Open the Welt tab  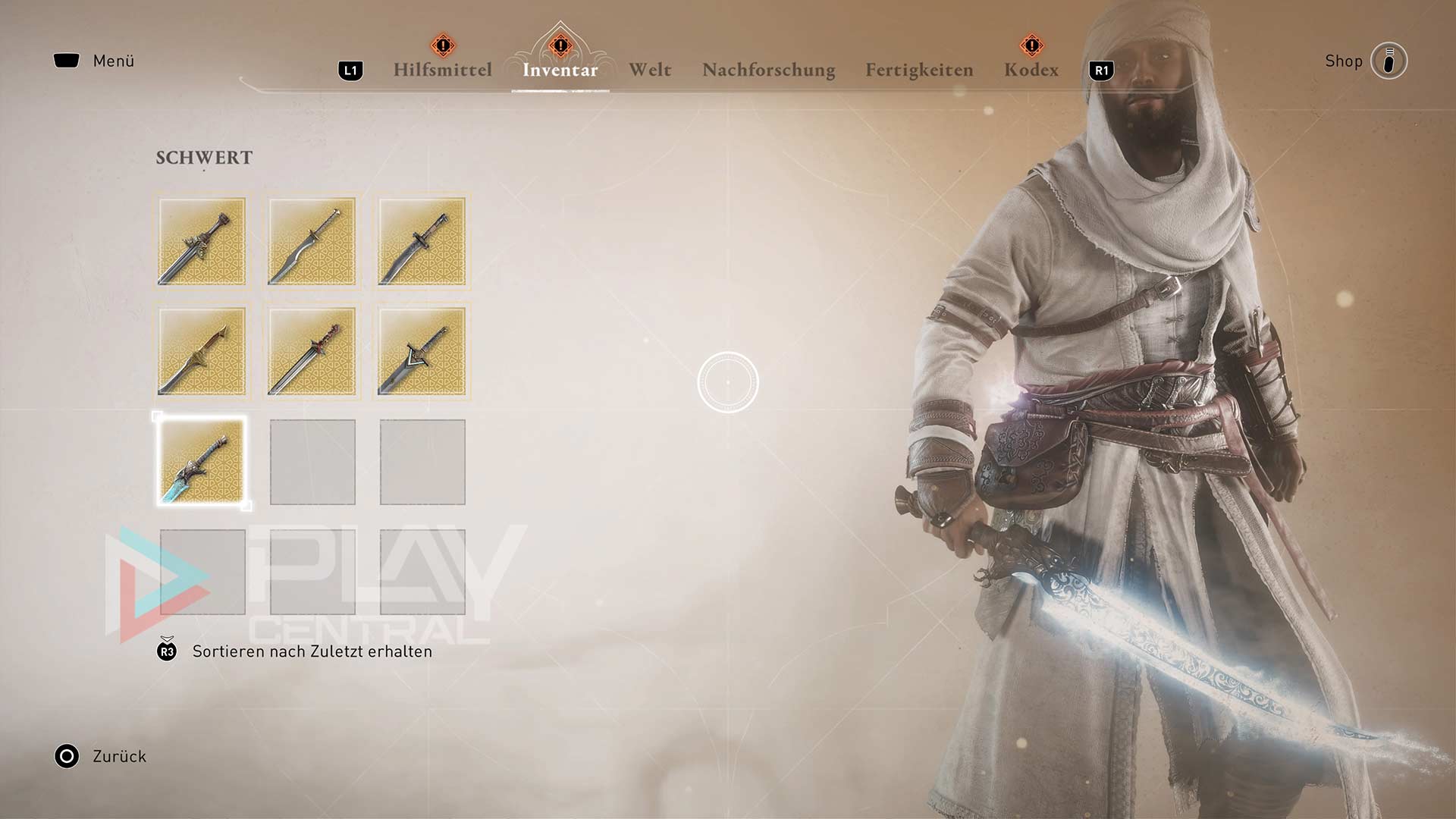[650, 70]
